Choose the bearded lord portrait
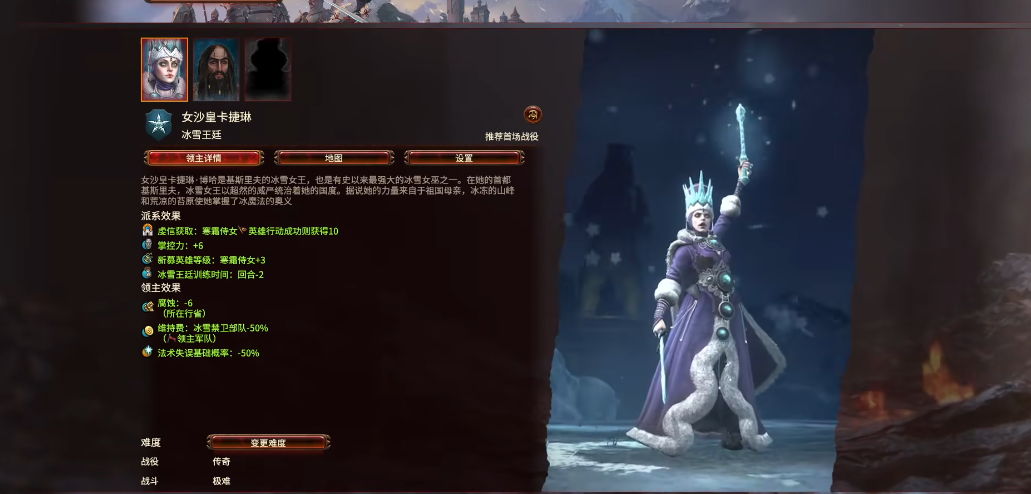This screenshot has width=1031, height=494. pyautogui.click(x=215, y=69)
